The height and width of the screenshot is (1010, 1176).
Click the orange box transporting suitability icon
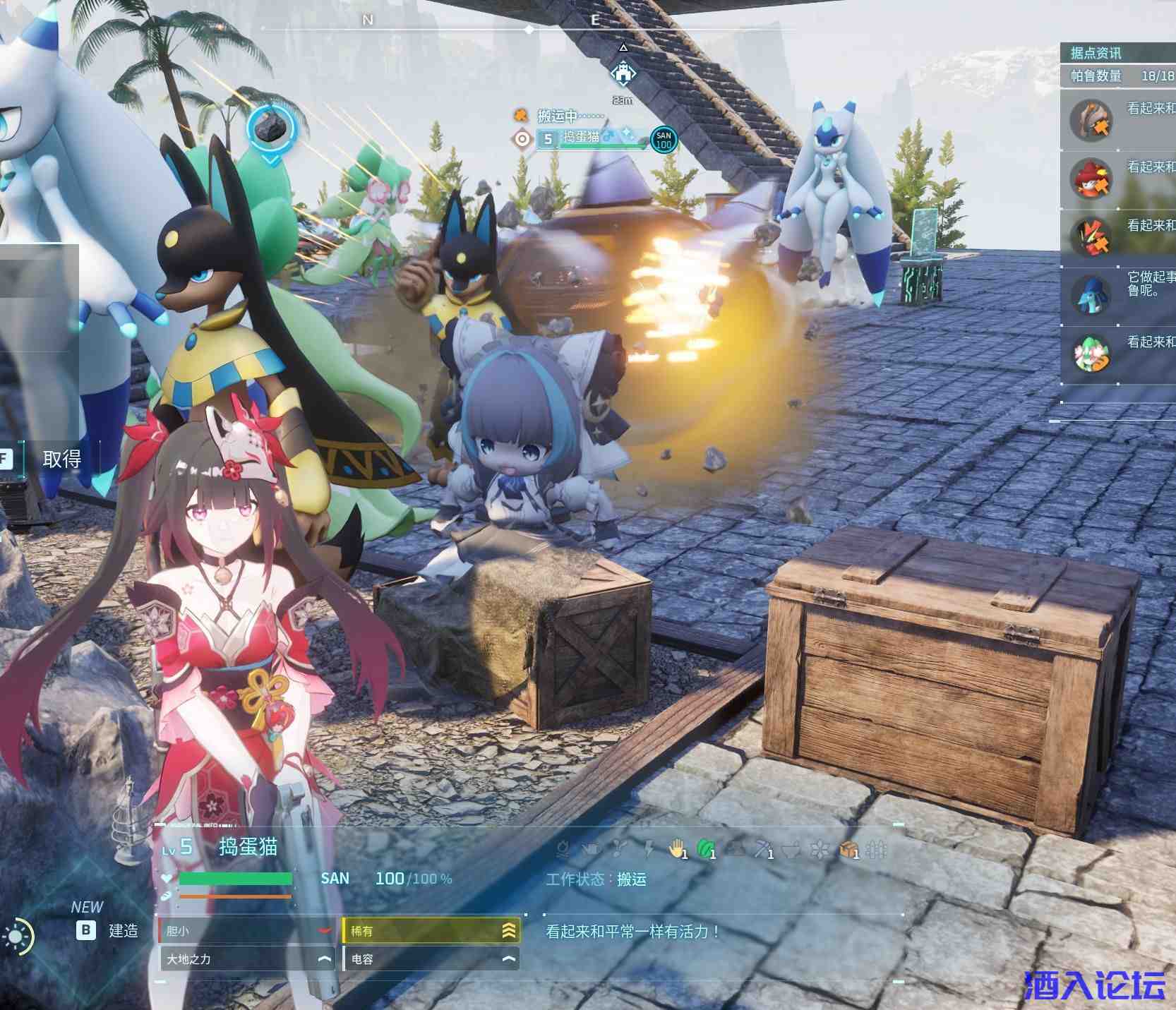pyautogui.click(x=848, y=849)
